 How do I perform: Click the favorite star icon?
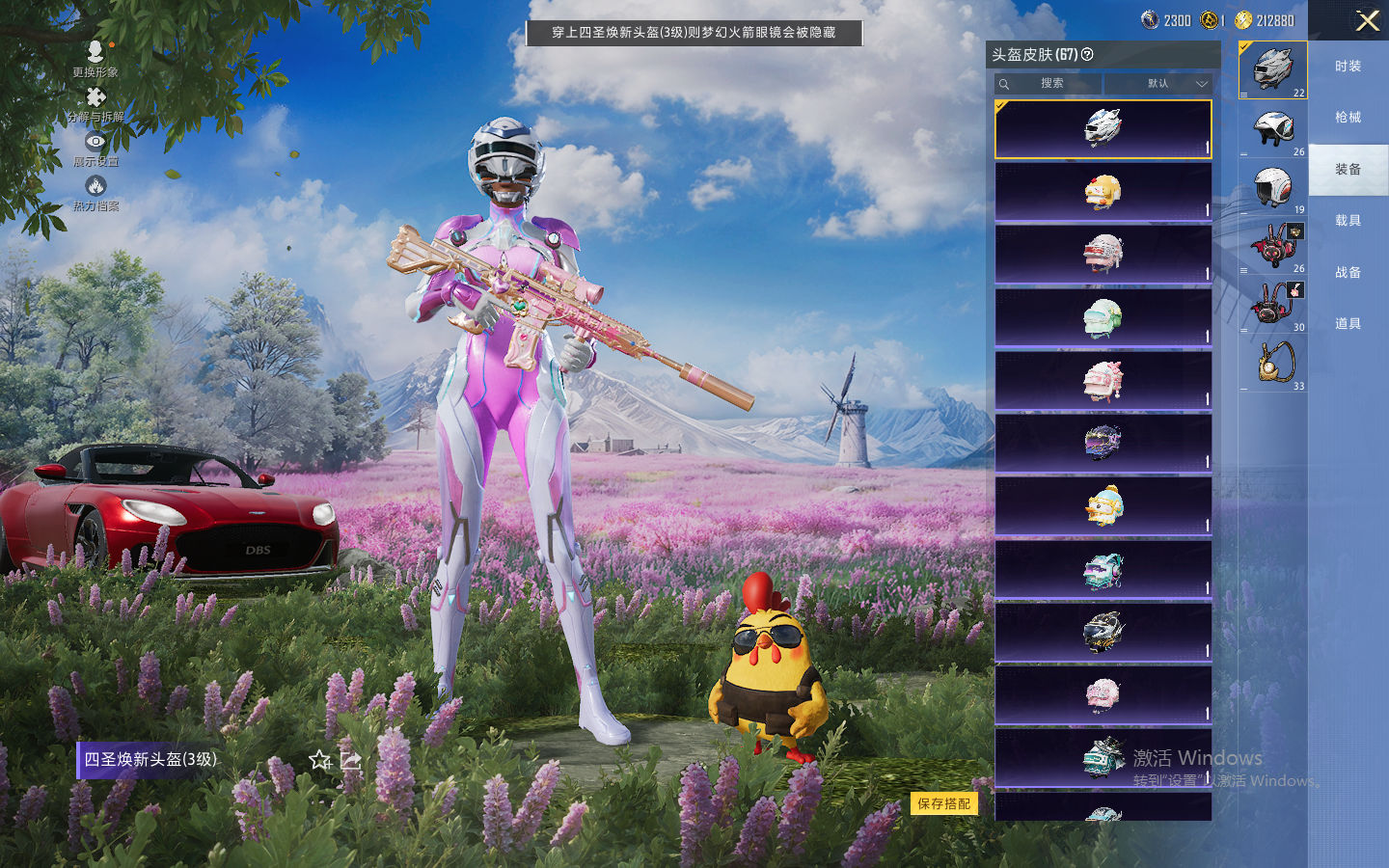(320, 760)
